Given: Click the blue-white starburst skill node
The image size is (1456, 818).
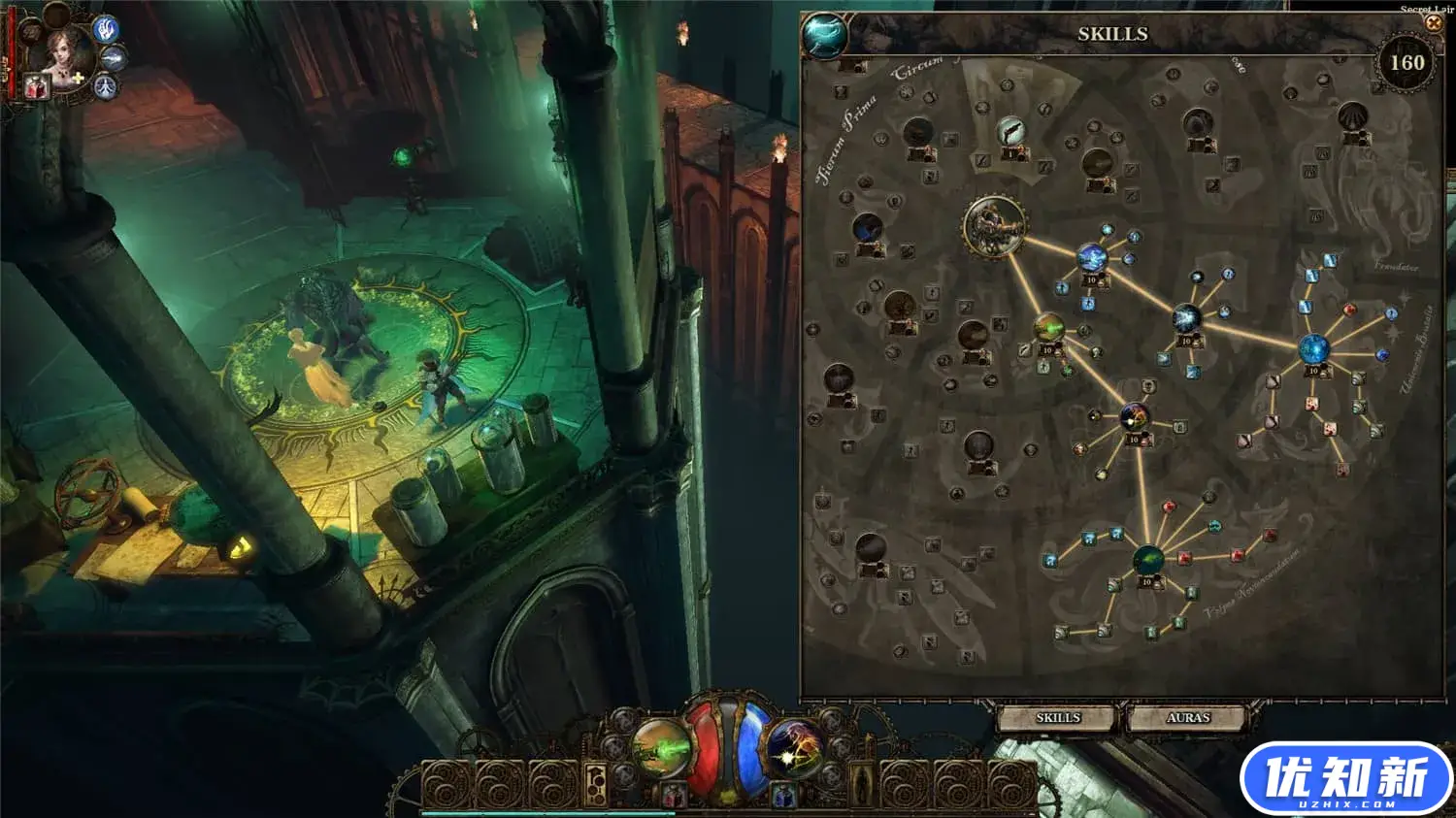Looking at the screenshot, I should pos(1186,318).
